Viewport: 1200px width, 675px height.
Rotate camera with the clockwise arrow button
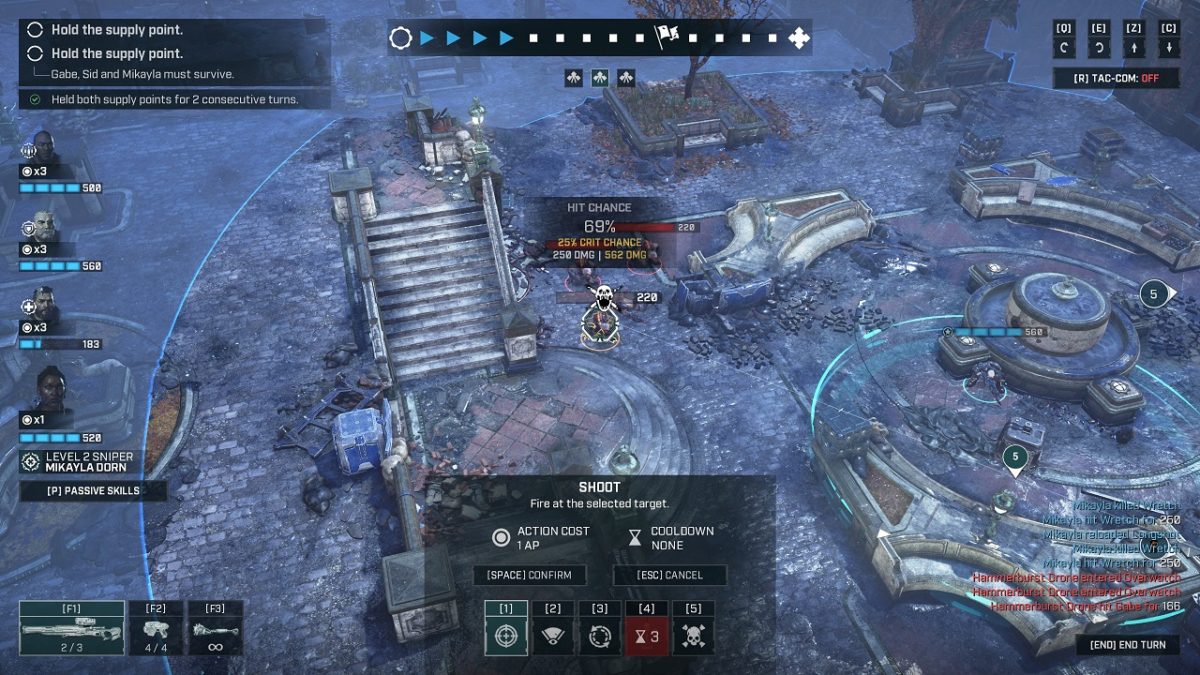pos(1100,48)
